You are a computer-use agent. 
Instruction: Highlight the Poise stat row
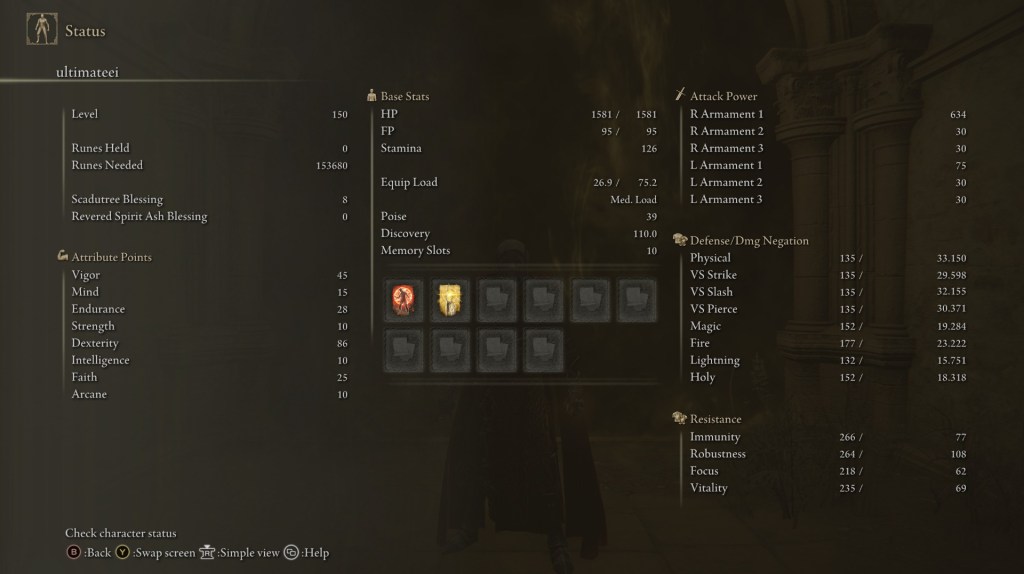(518, 216)
